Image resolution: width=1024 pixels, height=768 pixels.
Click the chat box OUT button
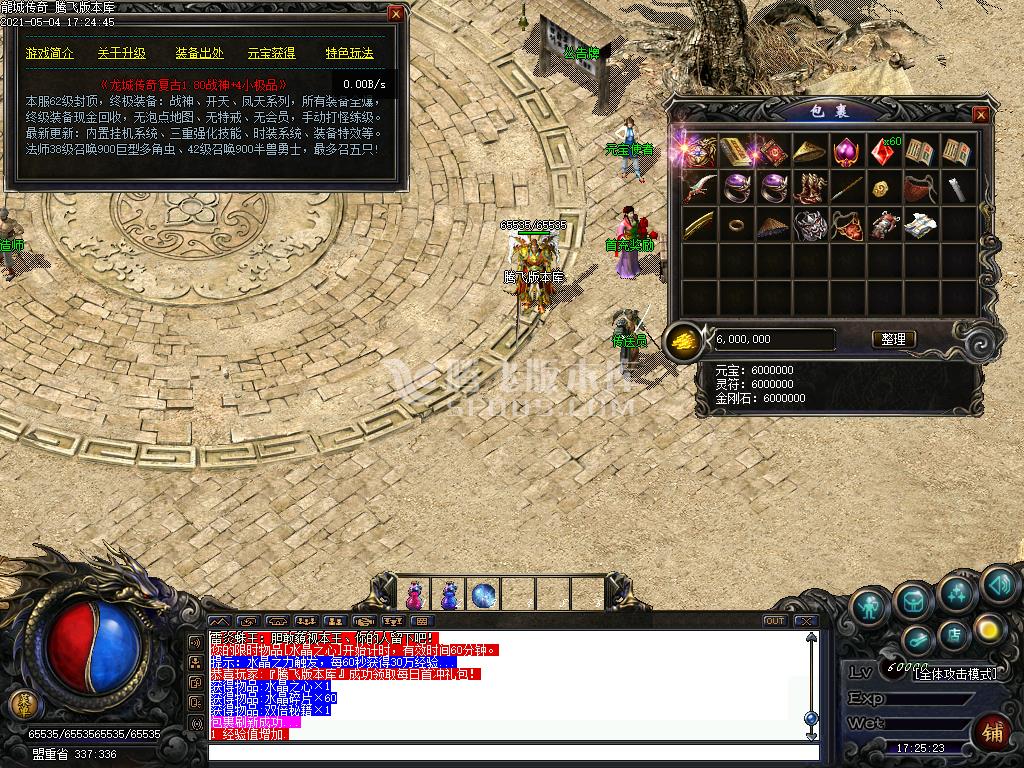point(774,621)
